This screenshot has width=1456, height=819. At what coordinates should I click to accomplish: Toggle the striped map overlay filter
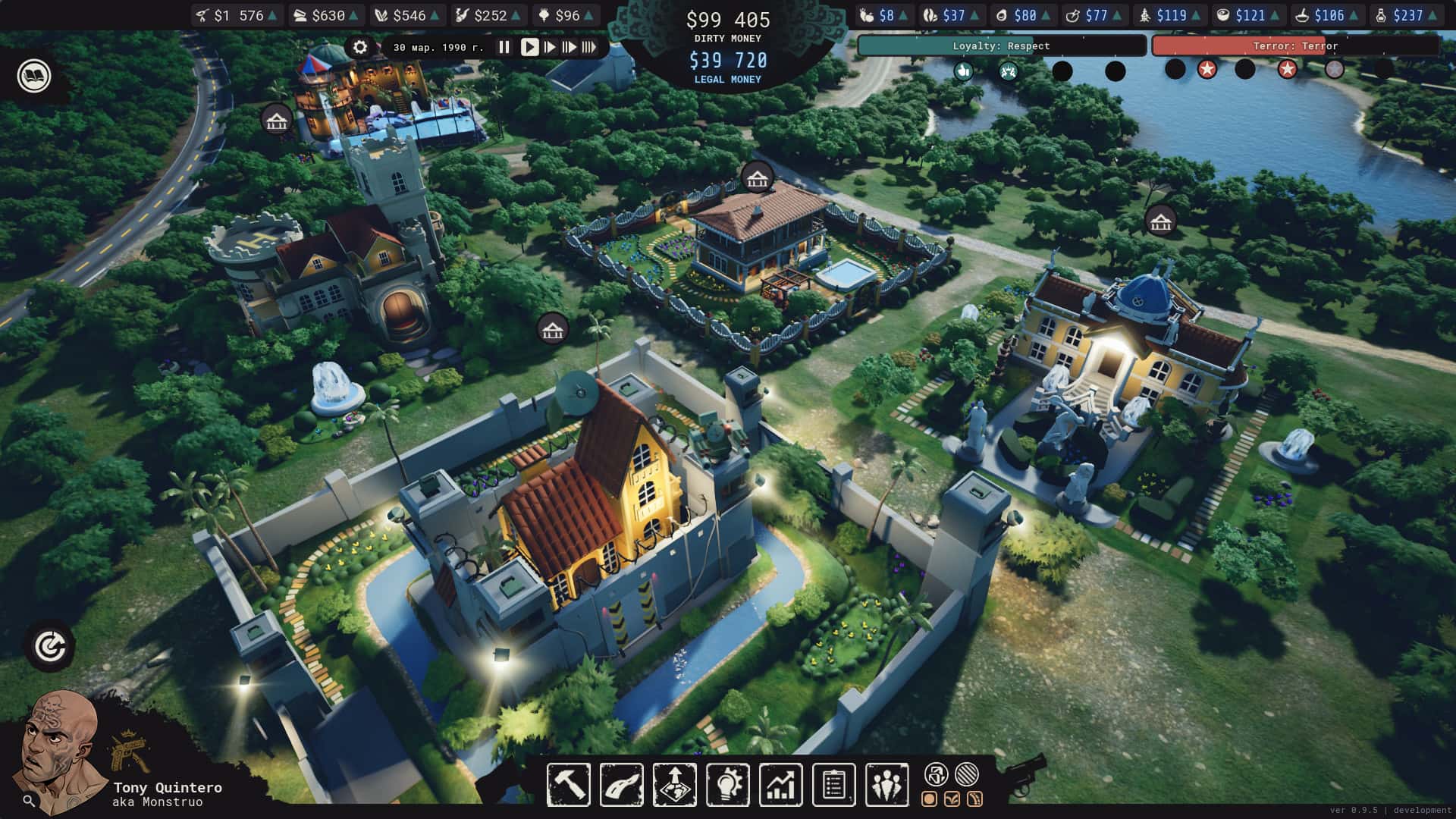(965, 775)
